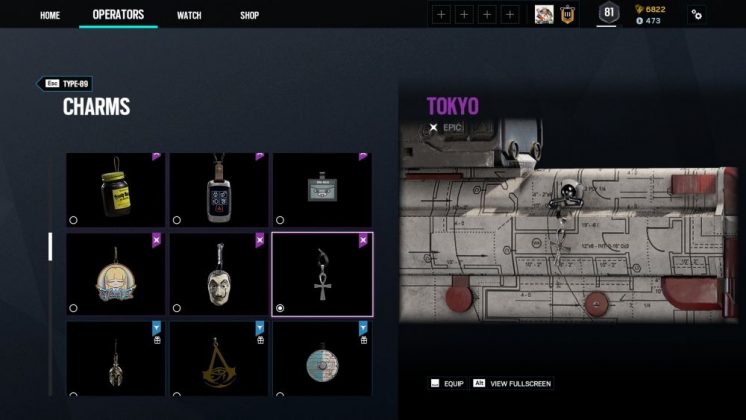Viewport: 746px width, 420px height.
Task: Open the Watch section
Action: click(189, 15)
